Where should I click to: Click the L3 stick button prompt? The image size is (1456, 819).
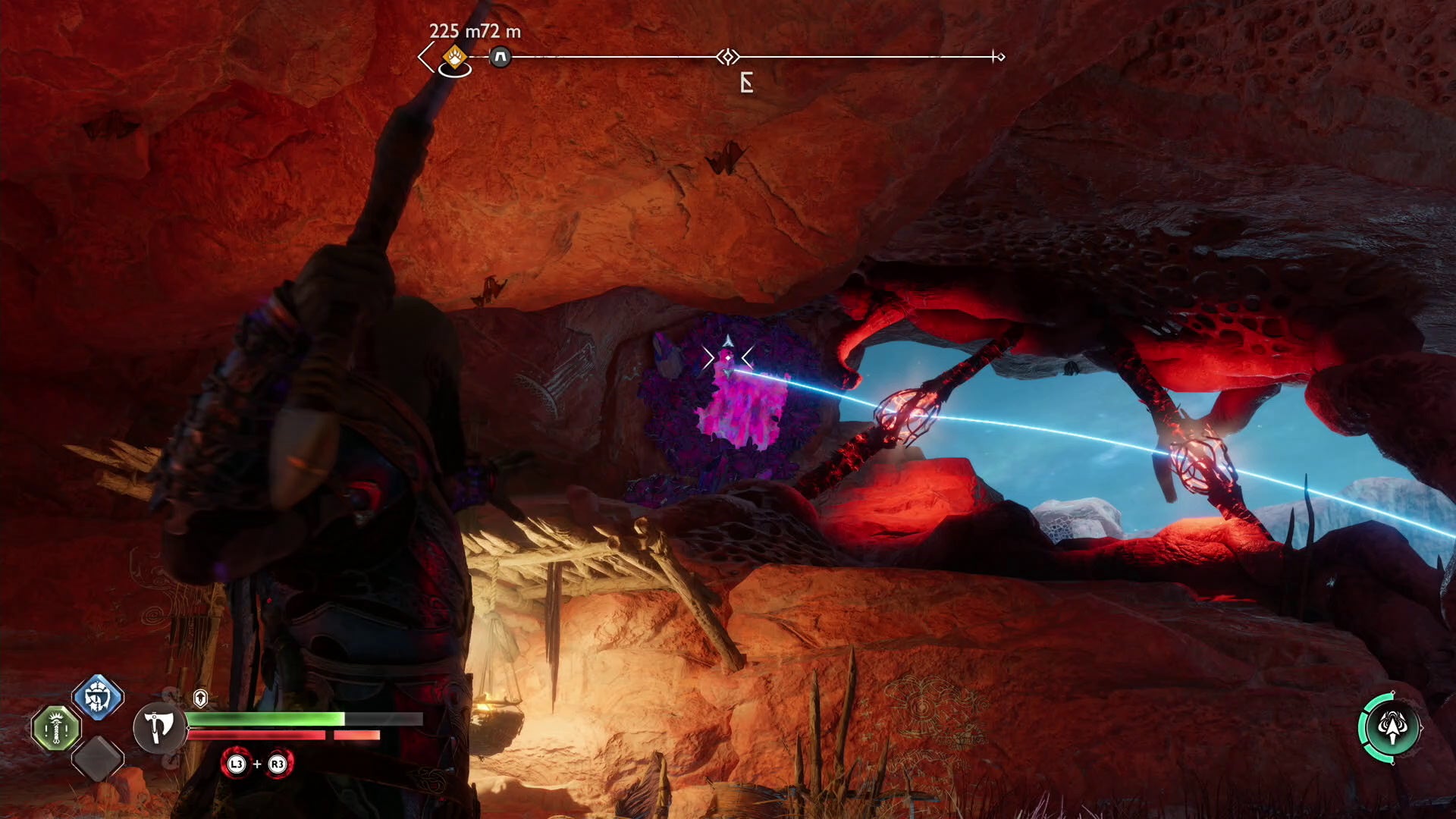click(x=235, y=765)
